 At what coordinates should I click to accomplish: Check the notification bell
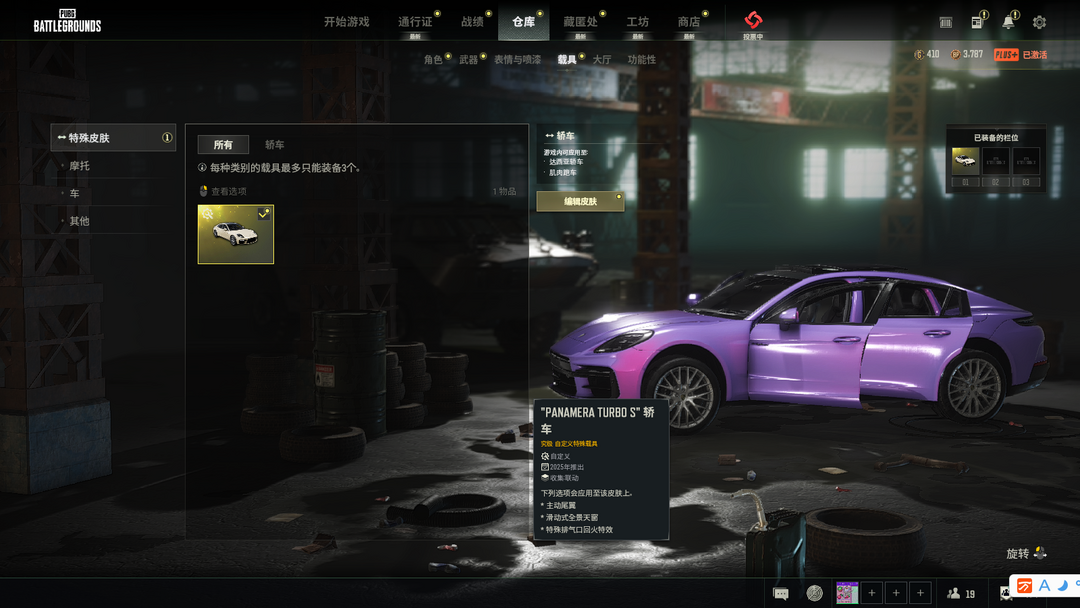pos(1008,22)
